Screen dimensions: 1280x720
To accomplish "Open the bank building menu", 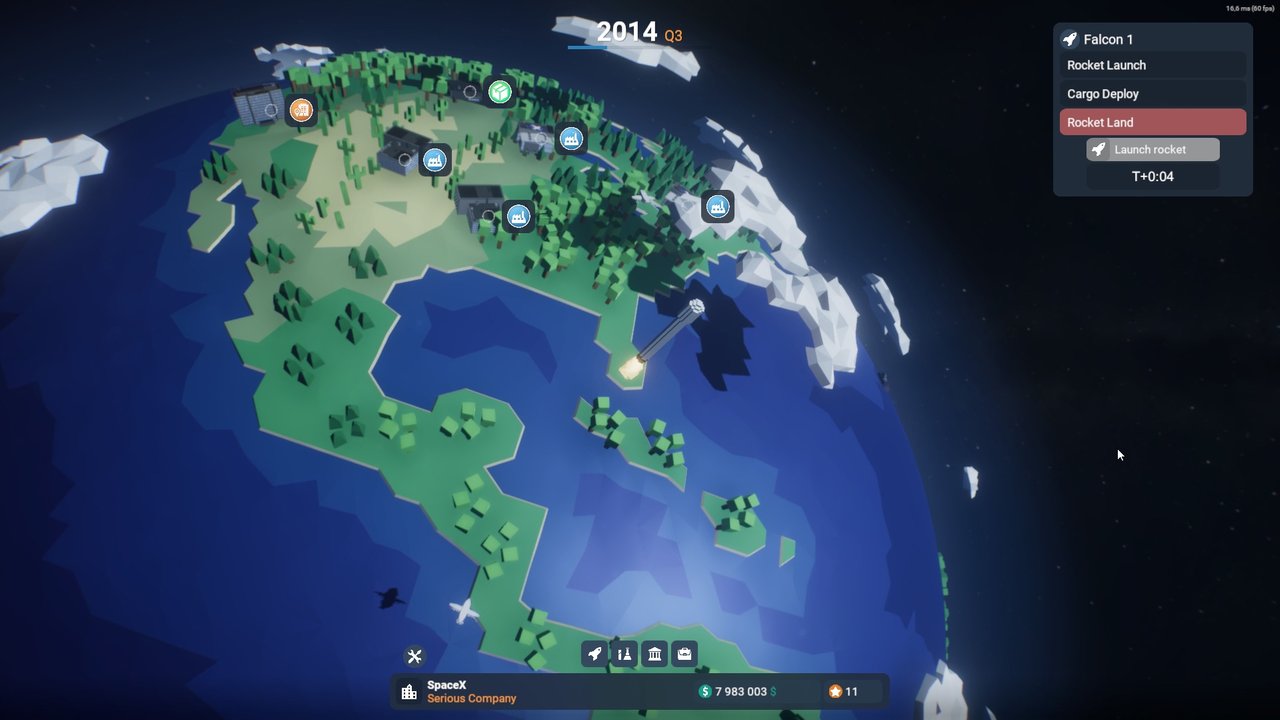I will point(655,654).
